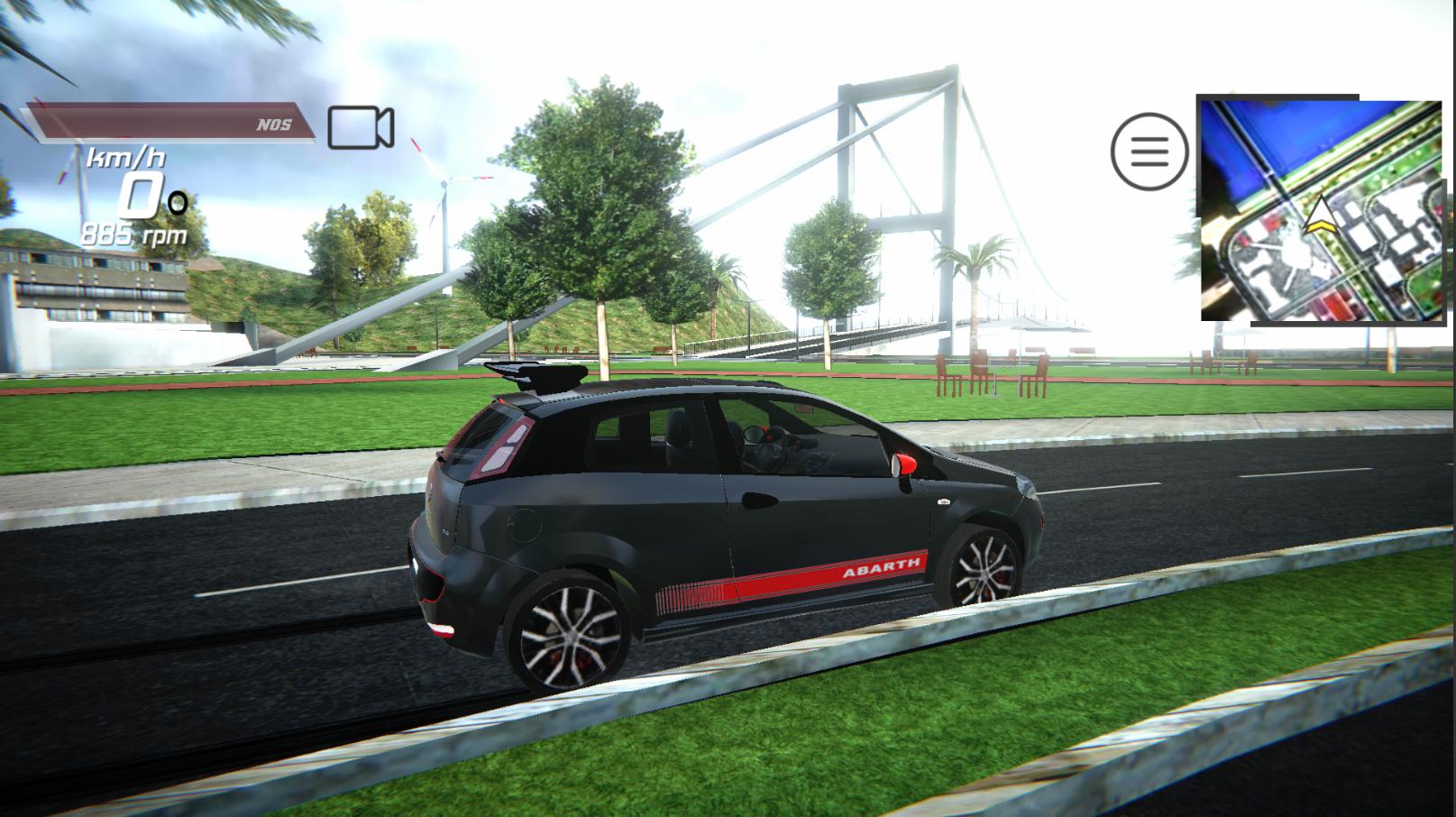Switch camera view with the camera icon
The image size is (1456, 817).
pos(360,127)
